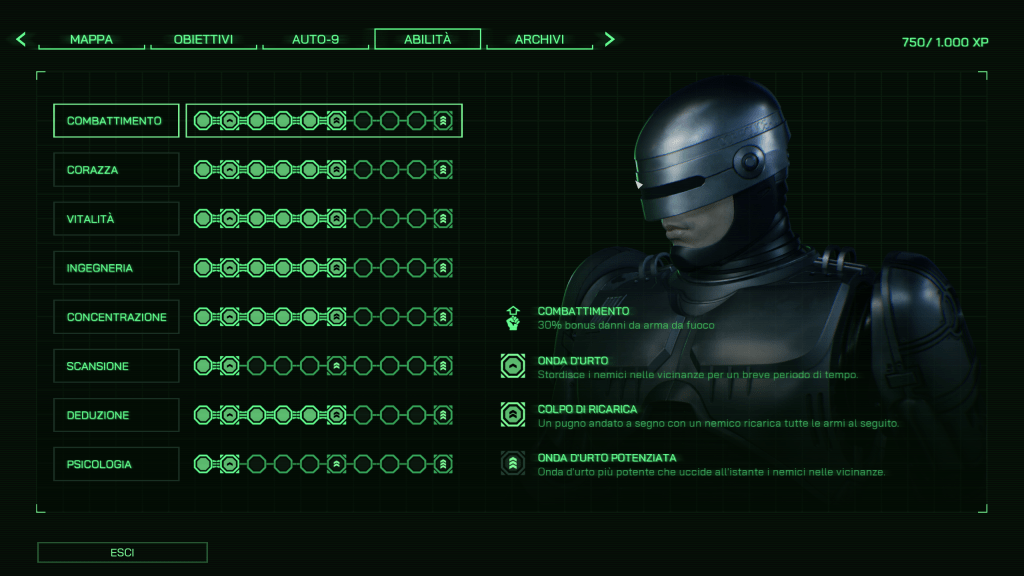Exit the menu with the Esci button
1024x576 pixels.
click(x=122, y=552)
